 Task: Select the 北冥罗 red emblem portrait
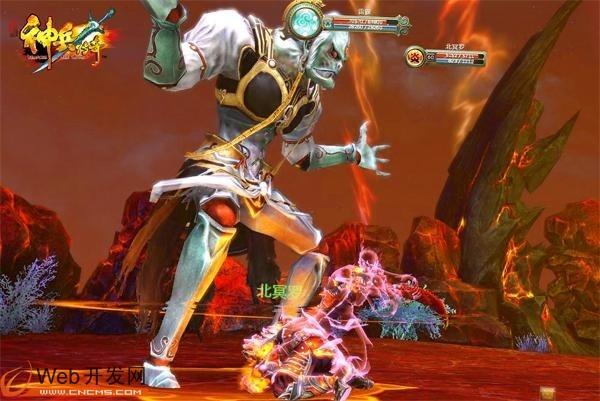coord(416,57)
